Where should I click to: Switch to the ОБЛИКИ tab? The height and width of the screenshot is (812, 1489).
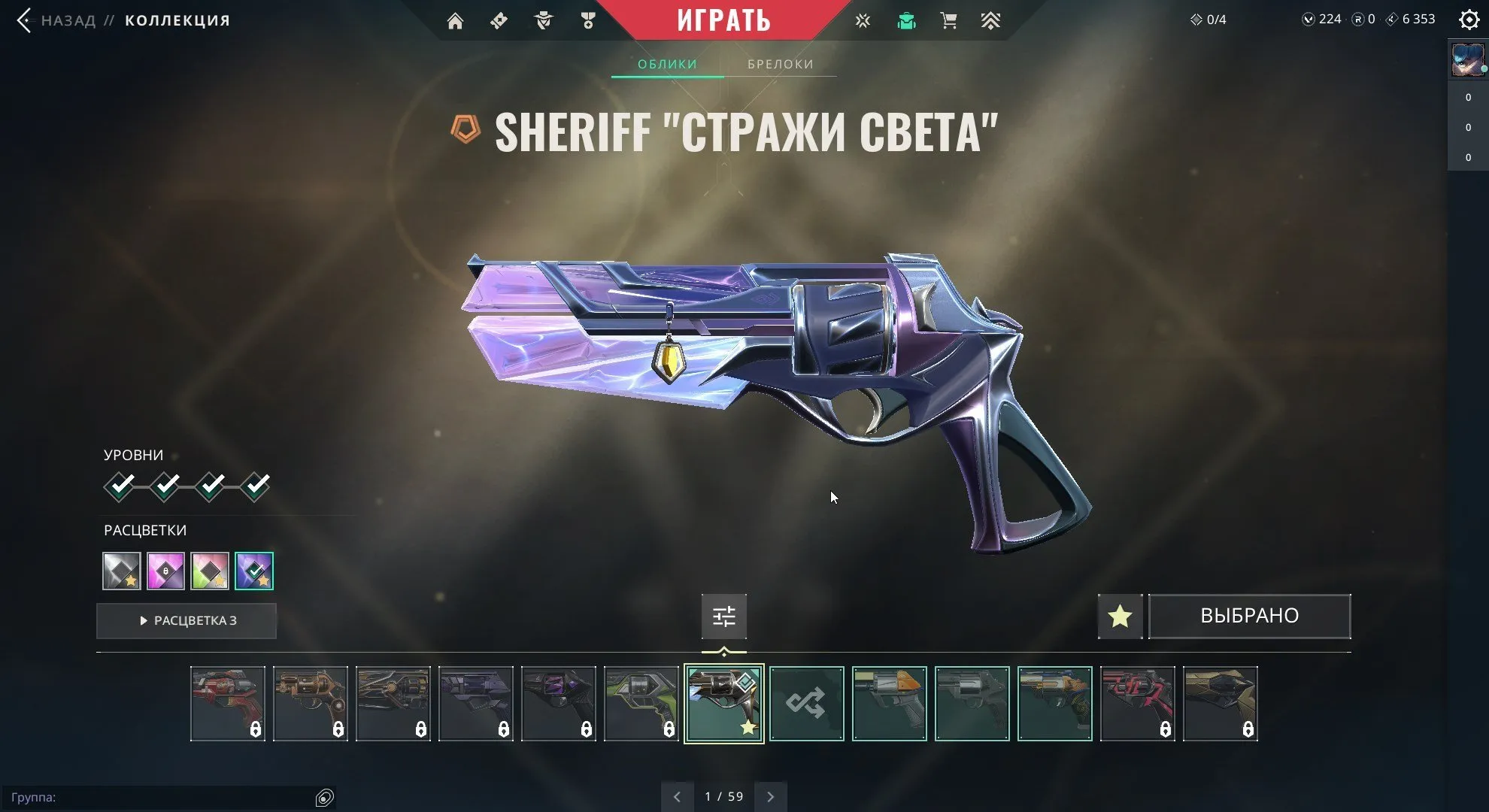coord(666,64)
